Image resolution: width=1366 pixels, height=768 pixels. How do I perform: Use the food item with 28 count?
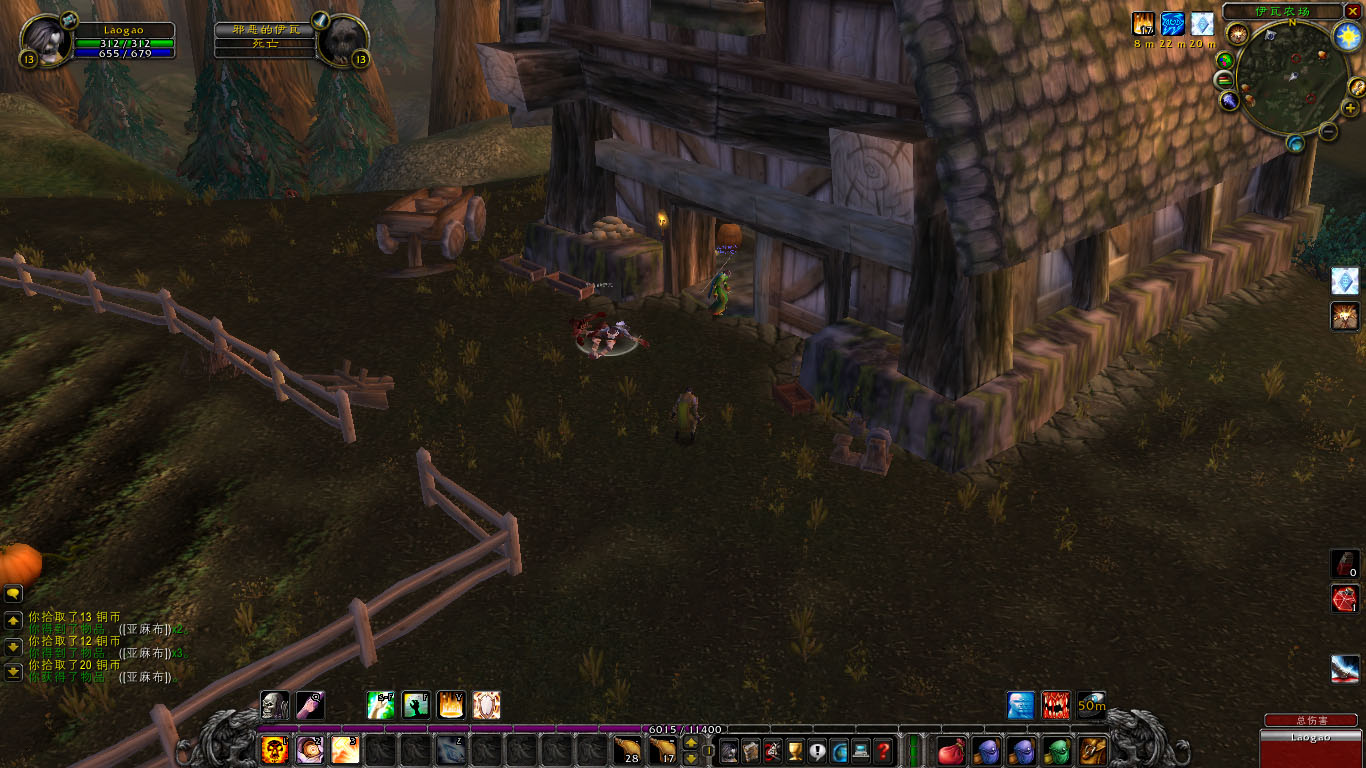click(627, 749)
